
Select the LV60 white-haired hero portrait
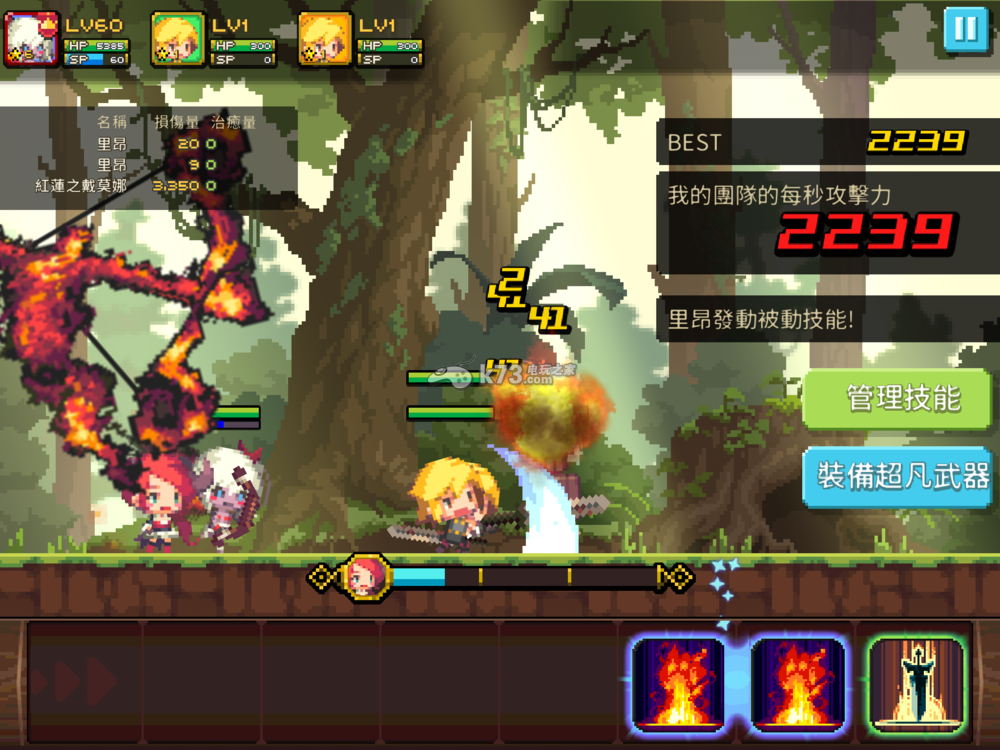click(x=33, y=40)
